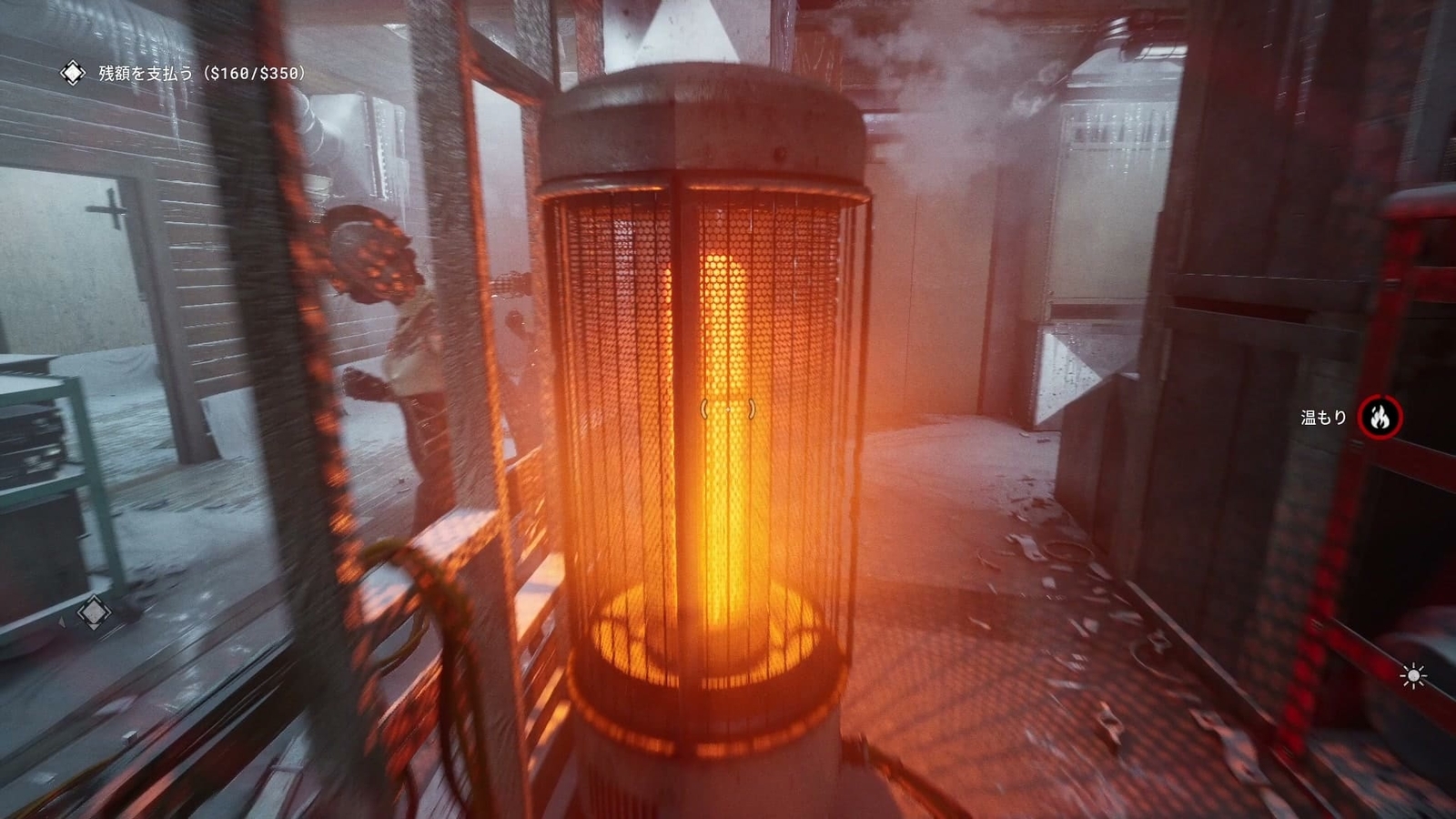Click the diamond objective icon beside the payment text
This screenshot has height=819, width=1456.
72,72
